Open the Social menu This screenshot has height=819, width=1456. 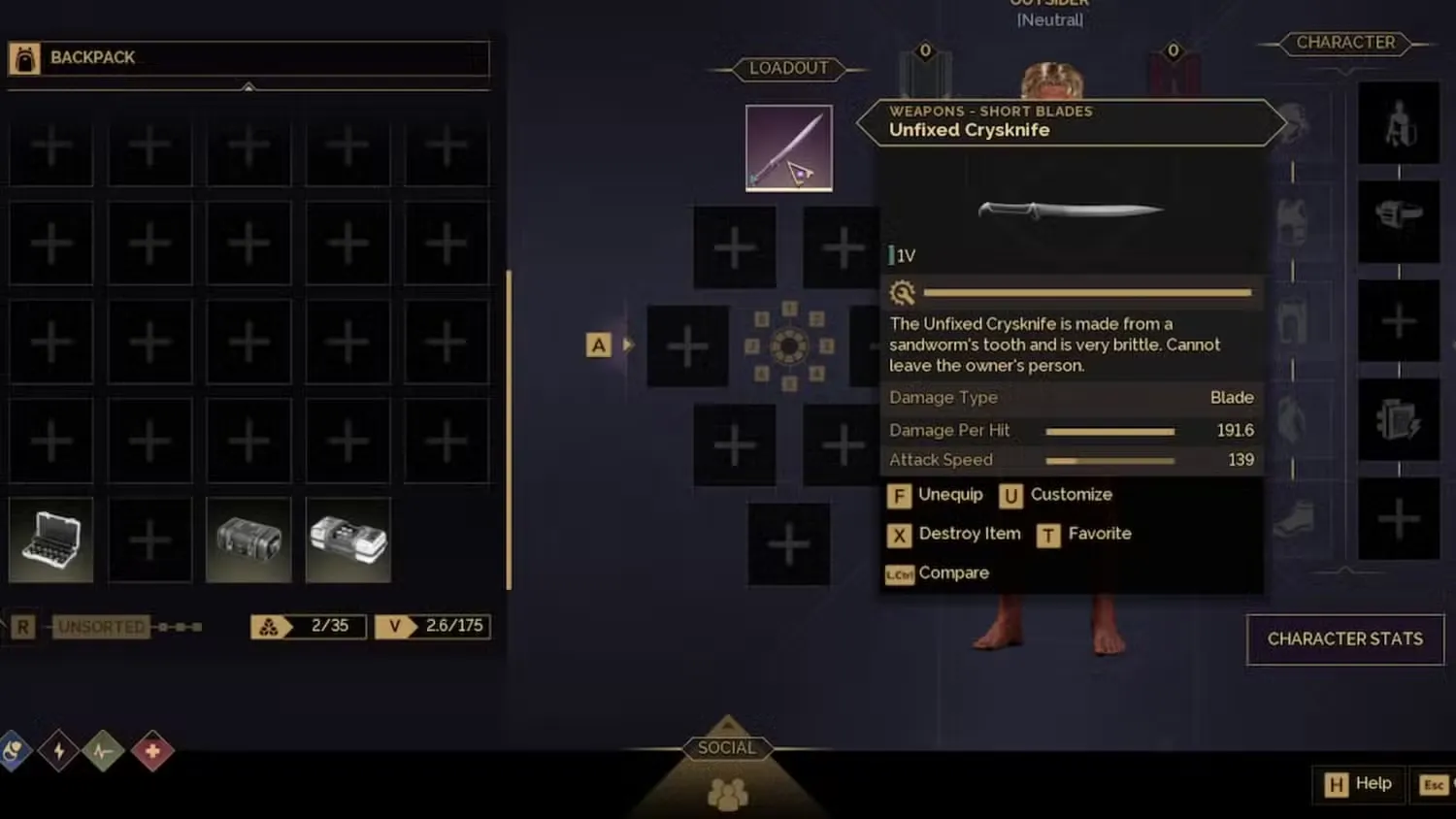727,748
